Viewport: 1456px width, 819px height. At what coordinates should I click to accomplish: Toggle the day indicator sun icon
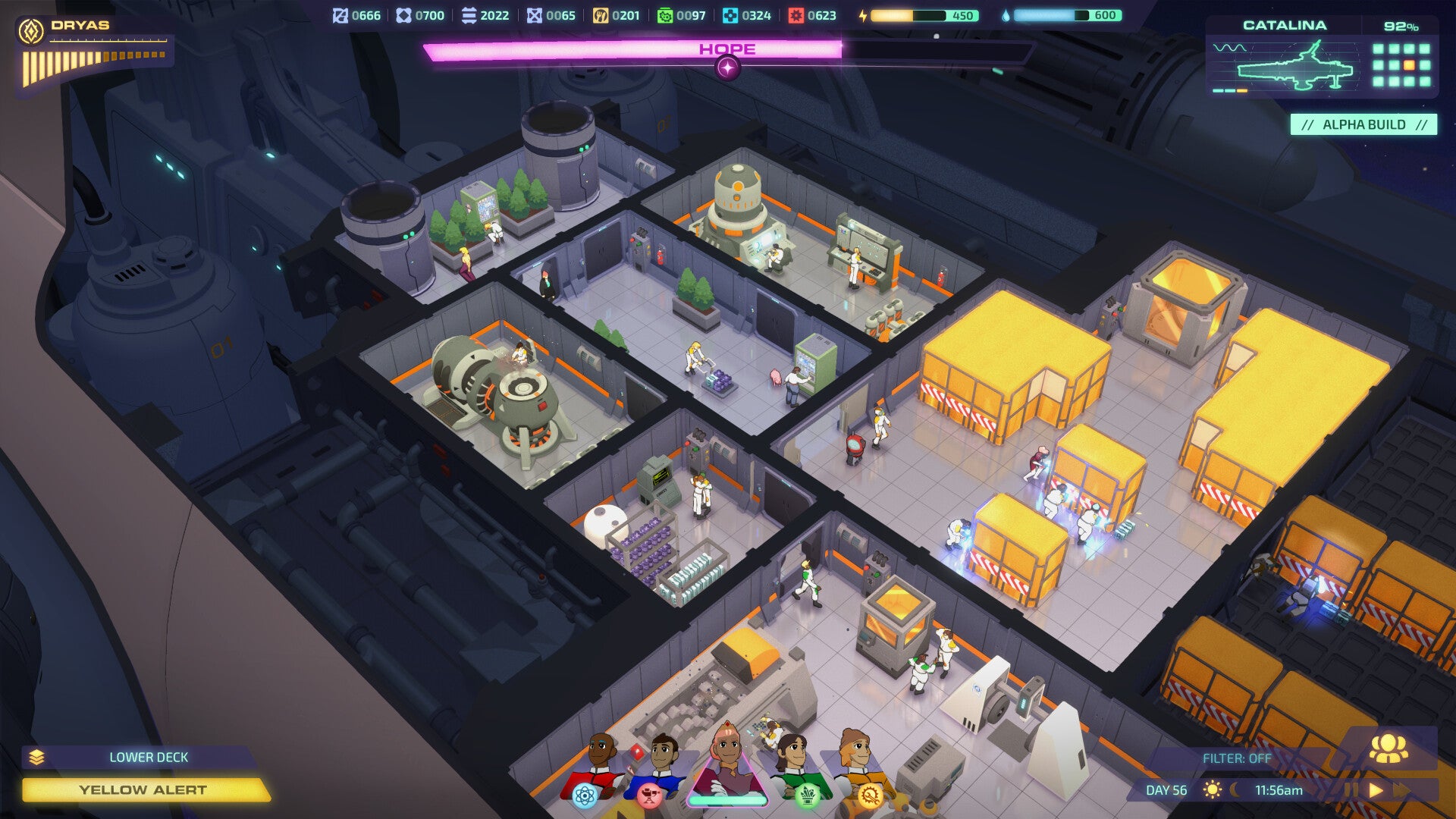[1213, 789]
